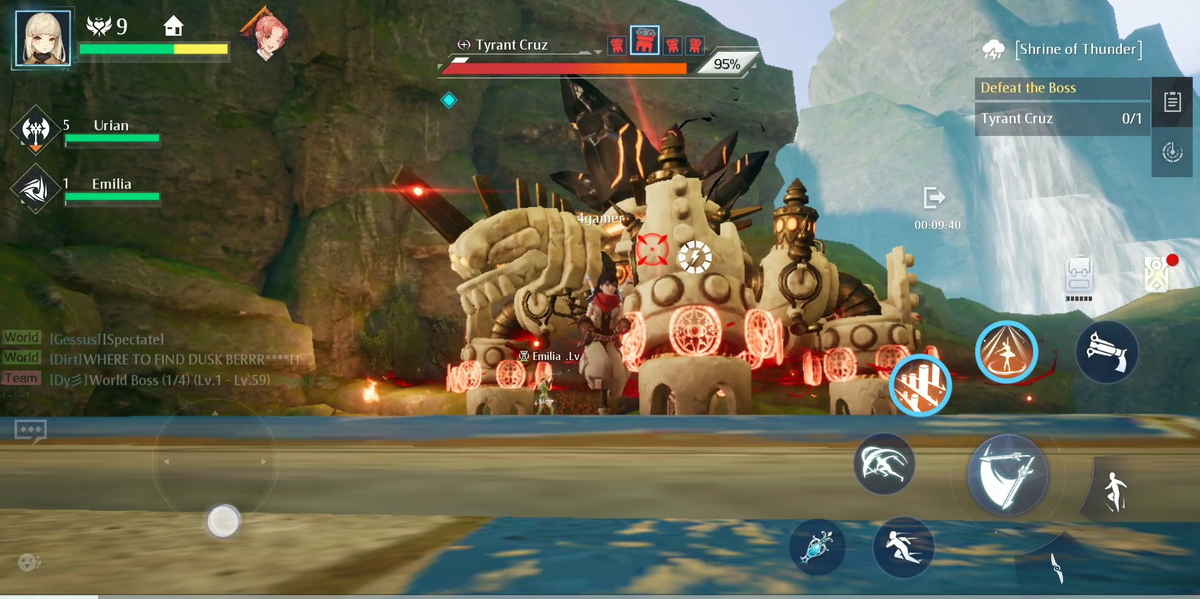1200x599 pixels.
Task: Use the gun weapon skill
Action: point(1107,352)
